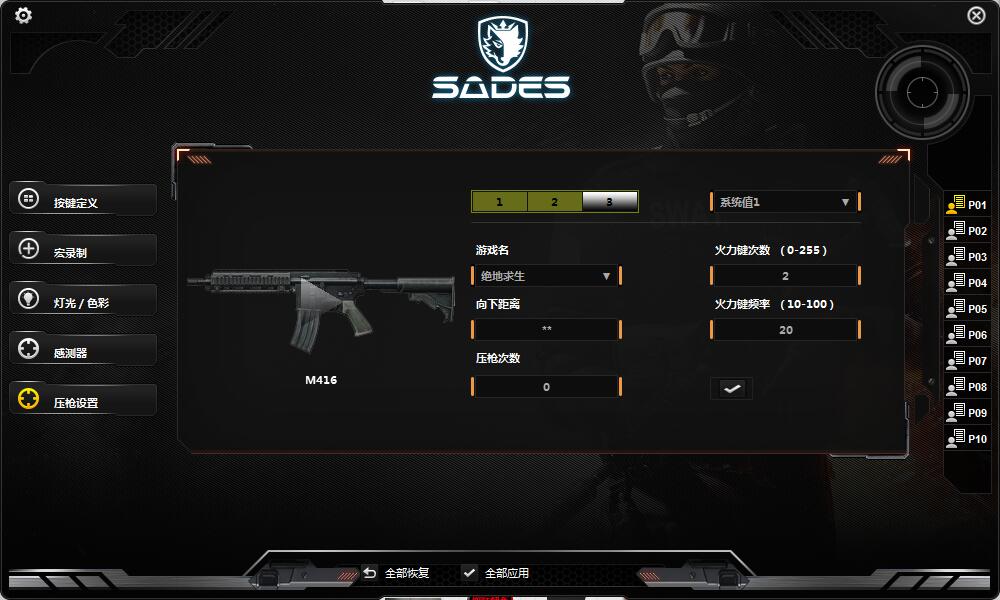
Task: Focus the 火力键次数 input field
Action: coord(785,275)
